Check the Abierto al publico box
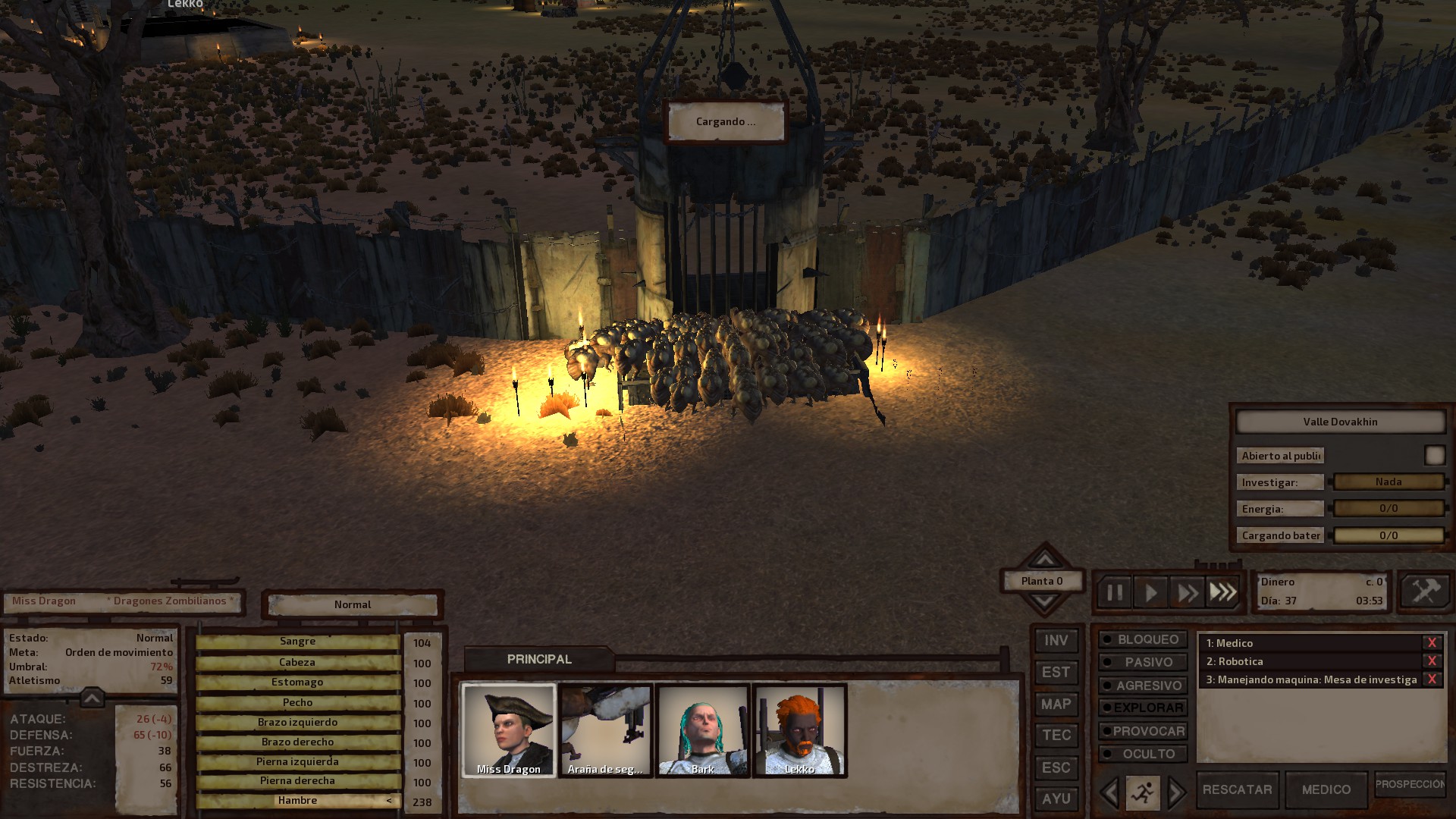 [x=1434, y=455]
